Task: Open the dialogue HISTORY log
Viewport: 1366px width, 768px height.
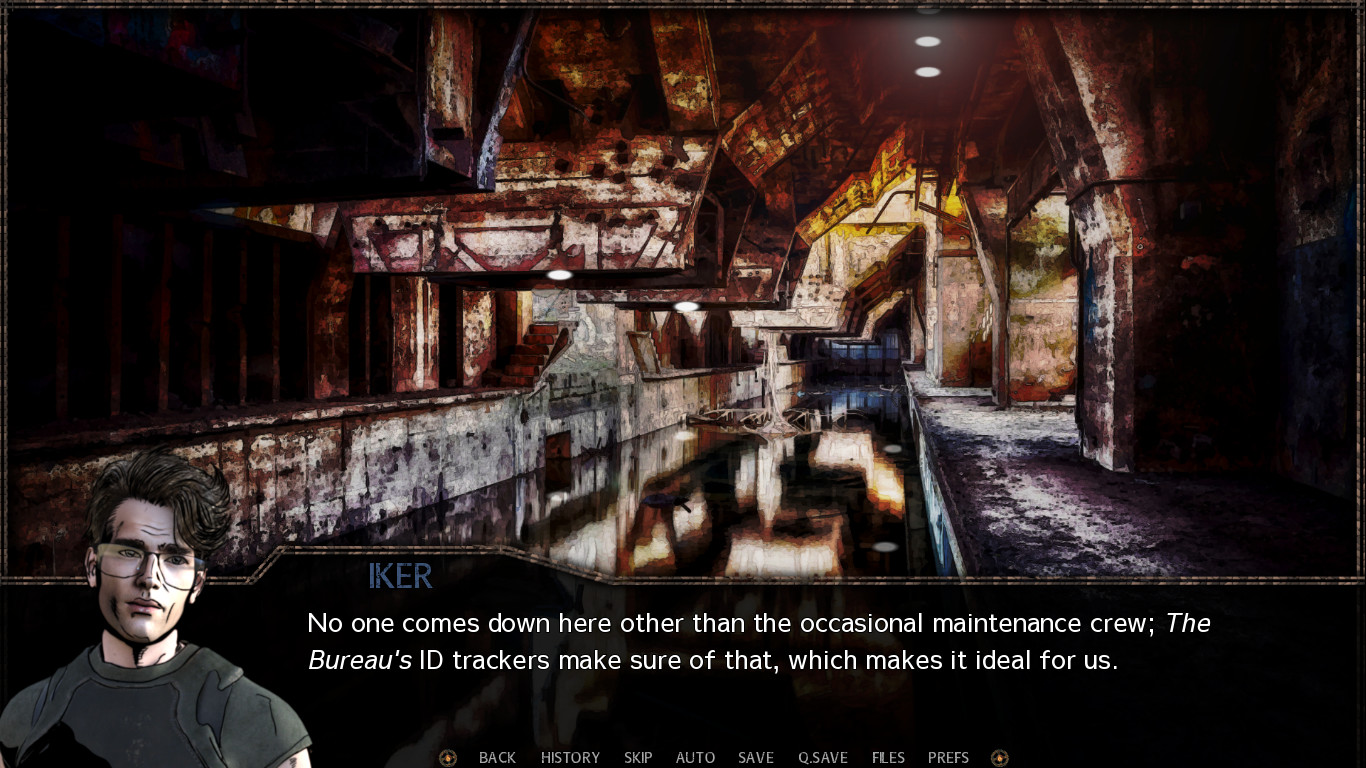Action: [x=570, y=757]
